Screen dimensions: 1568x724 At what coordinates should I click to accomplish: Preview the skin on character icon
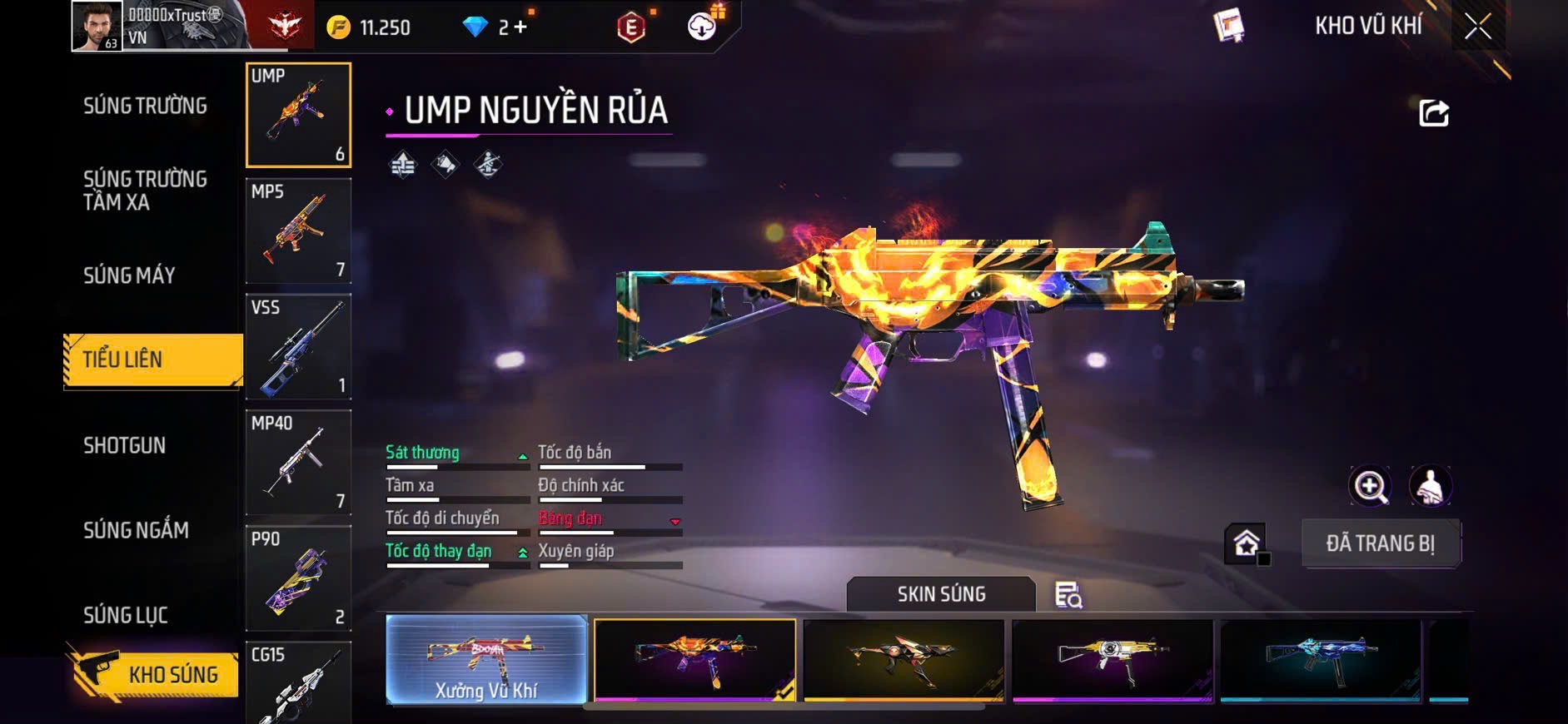pyautogui.click(x=1430, y=486)
